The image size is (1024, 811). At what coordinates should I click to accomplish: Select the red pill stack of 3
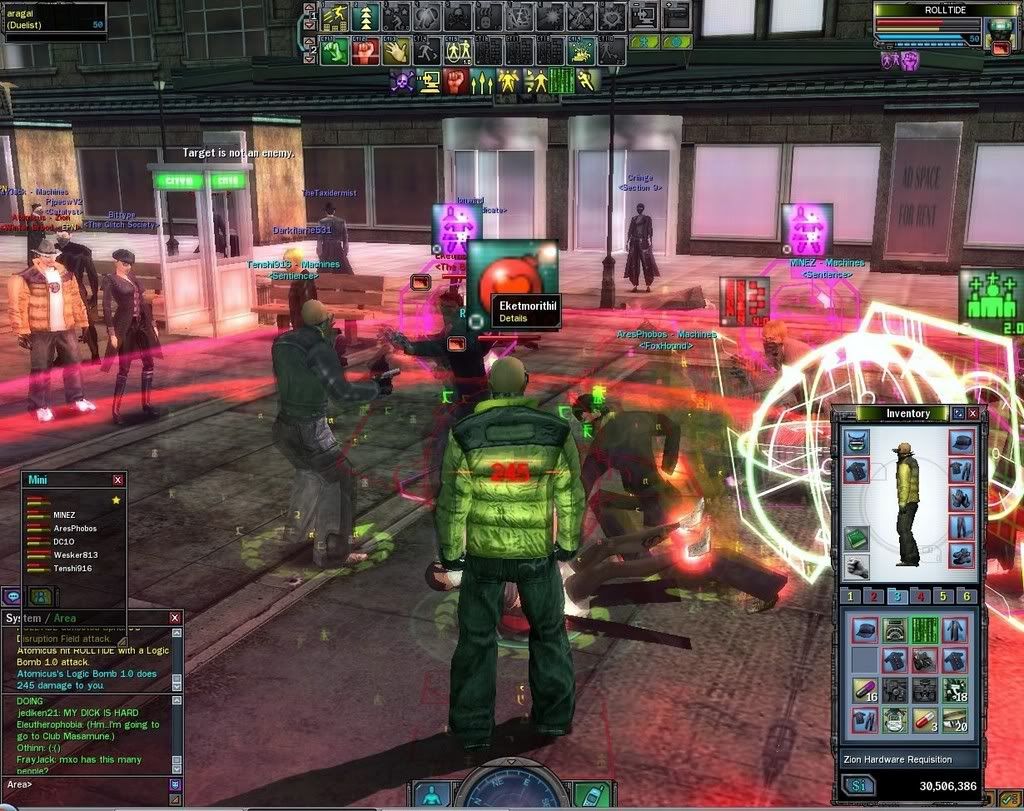tap(925, 719)
